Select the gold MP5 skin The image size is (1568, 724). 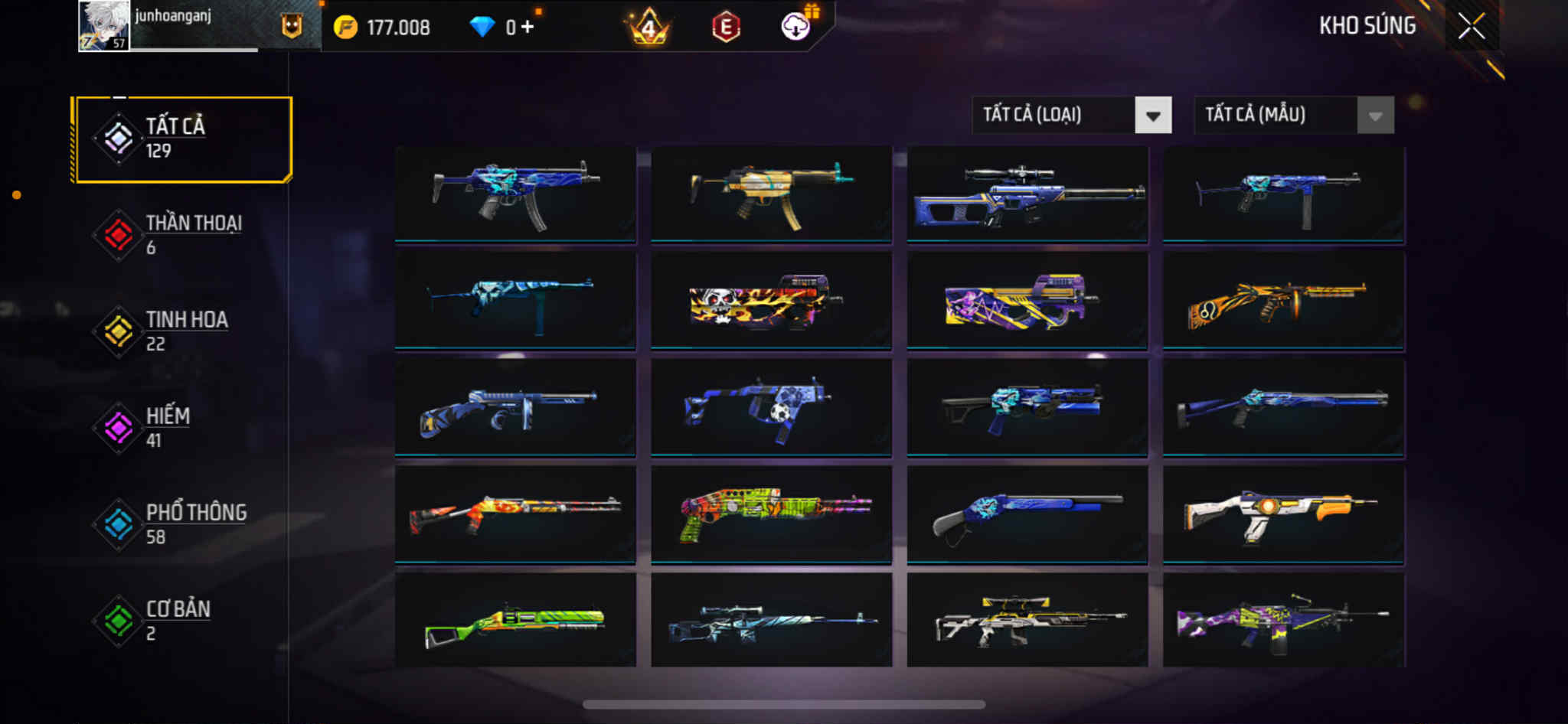point(771,194)
